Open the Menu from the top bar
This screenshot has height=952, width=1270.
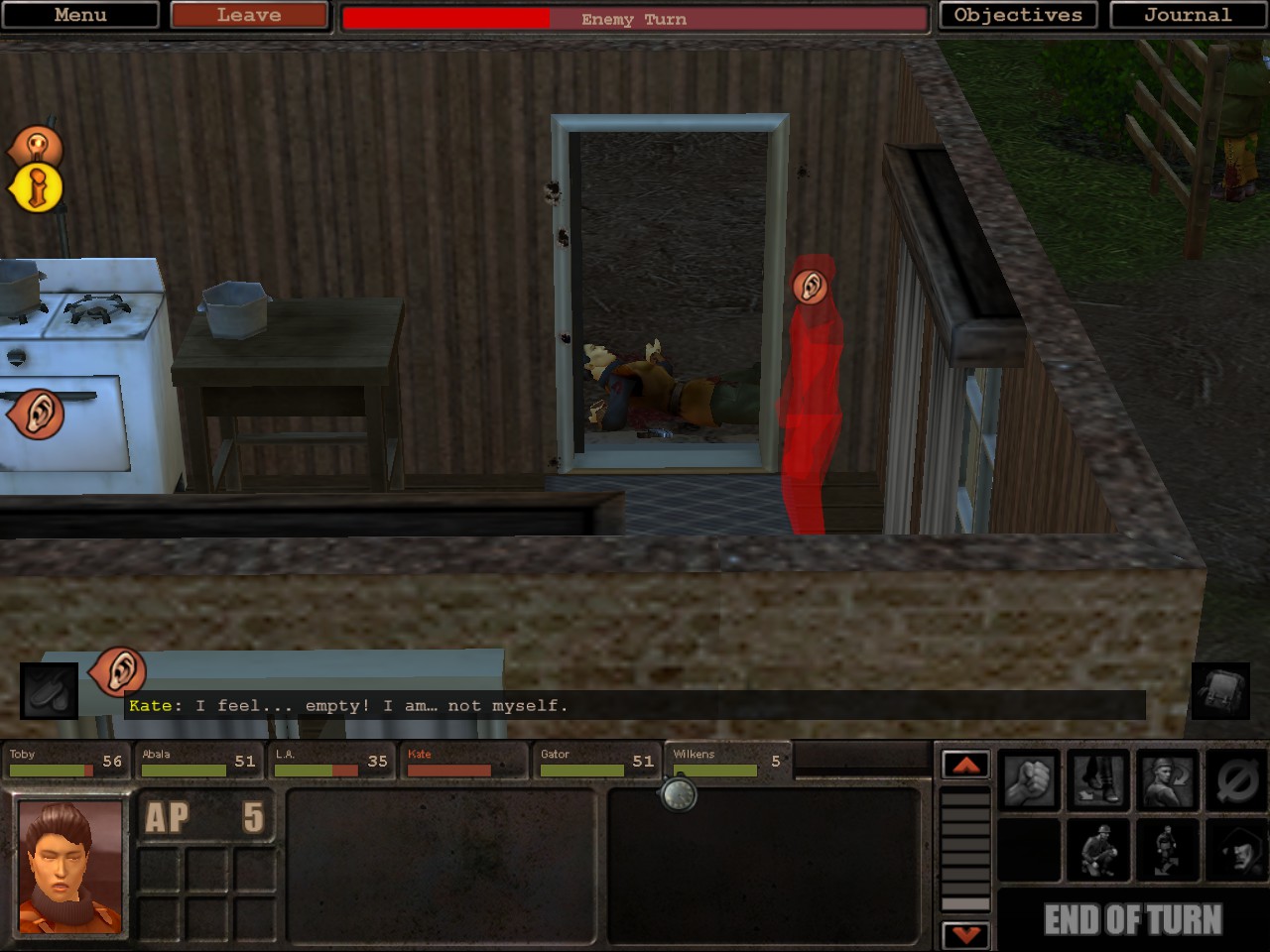pos(80,15)
